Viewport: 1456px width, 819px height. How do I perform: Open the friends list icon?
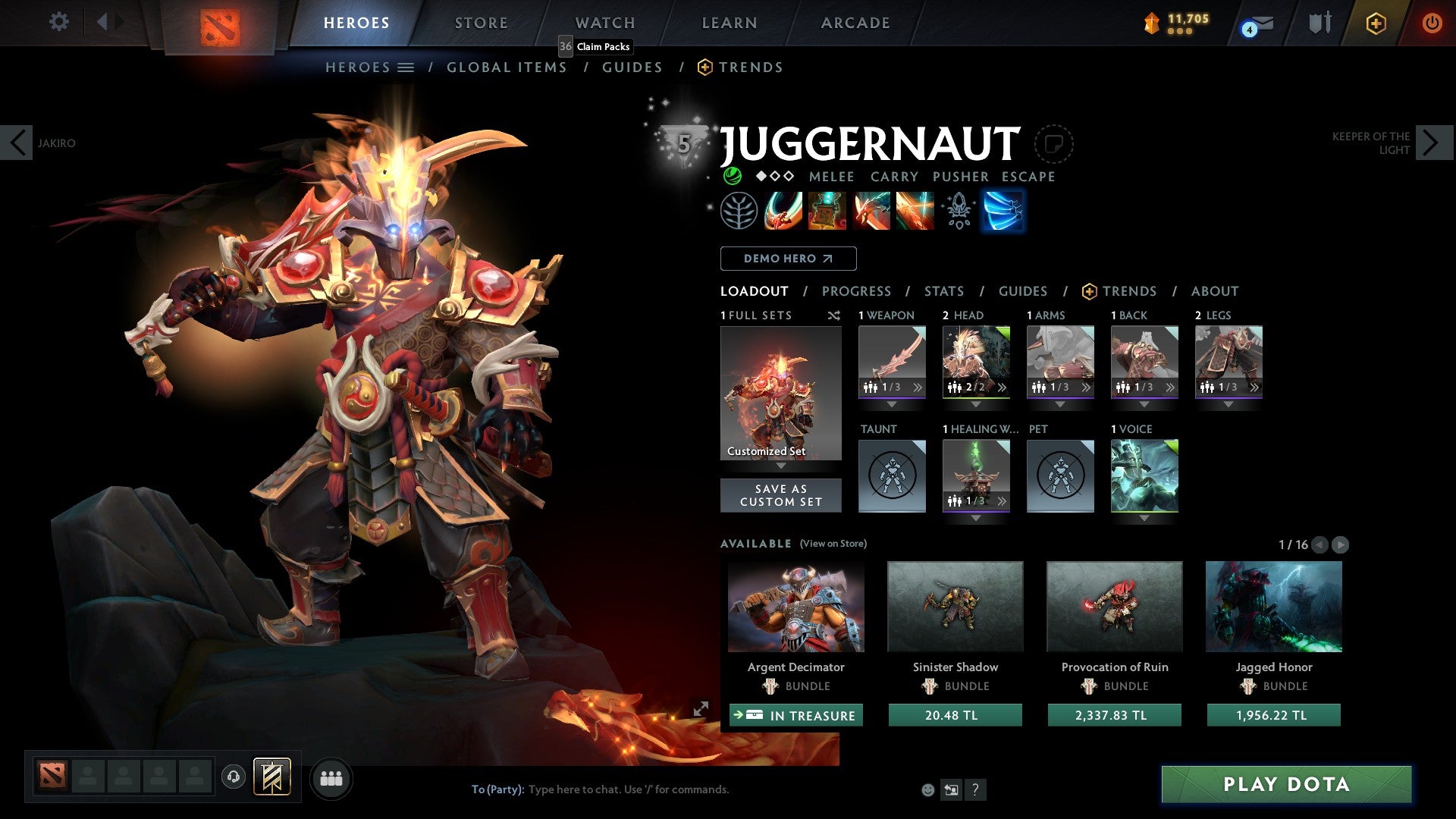(331, 778)
